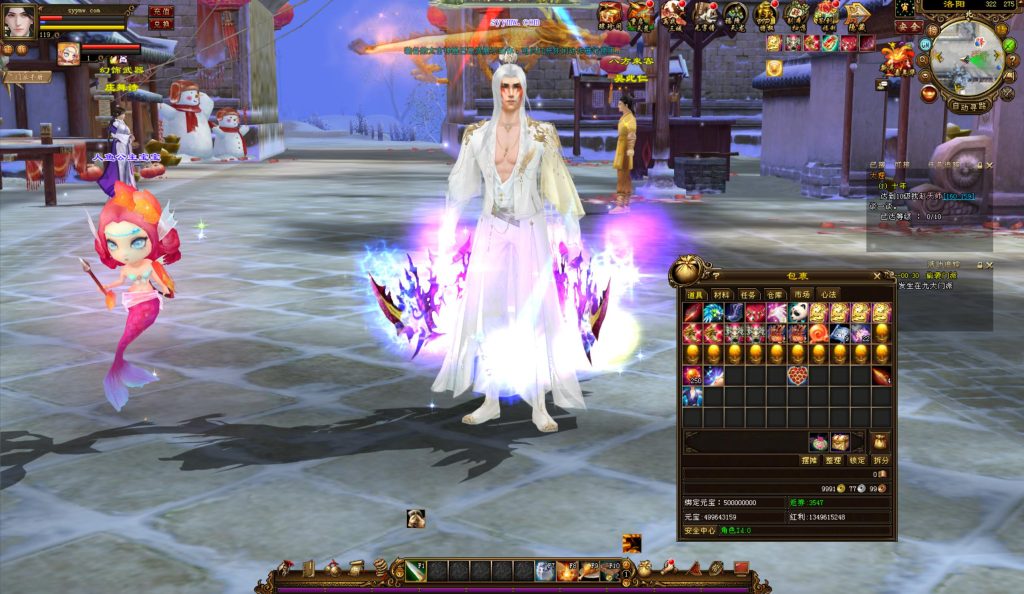The image size is (1024, 594).
Task: Use the roast drumstick item in F9 slot
Action: pyautogui.click(x=589, y=571)
